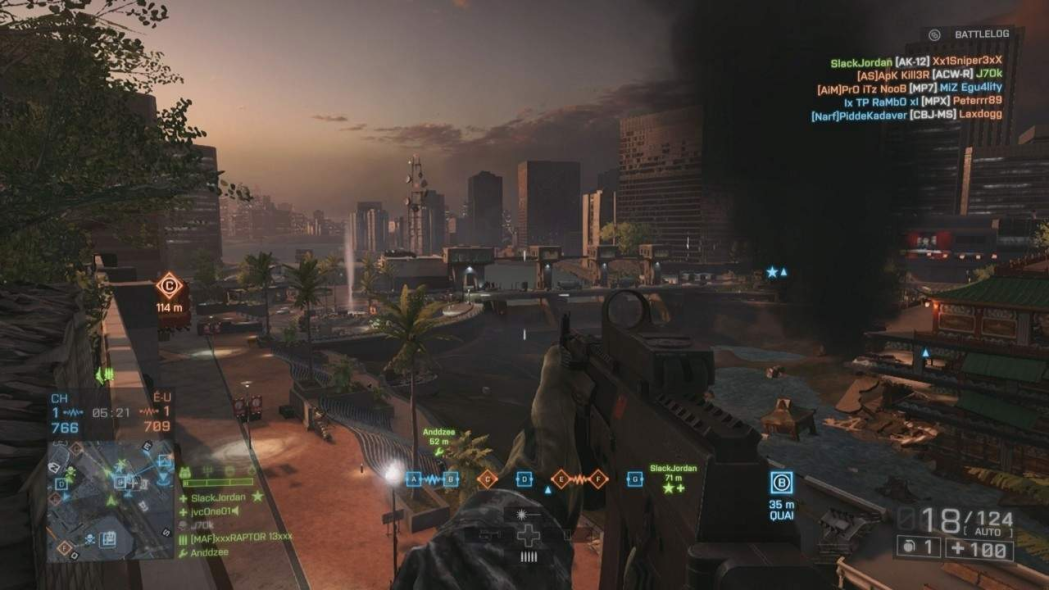1050x590 pixels.
Task: Select flag F in the objective bar
Action: click(598, 479)
